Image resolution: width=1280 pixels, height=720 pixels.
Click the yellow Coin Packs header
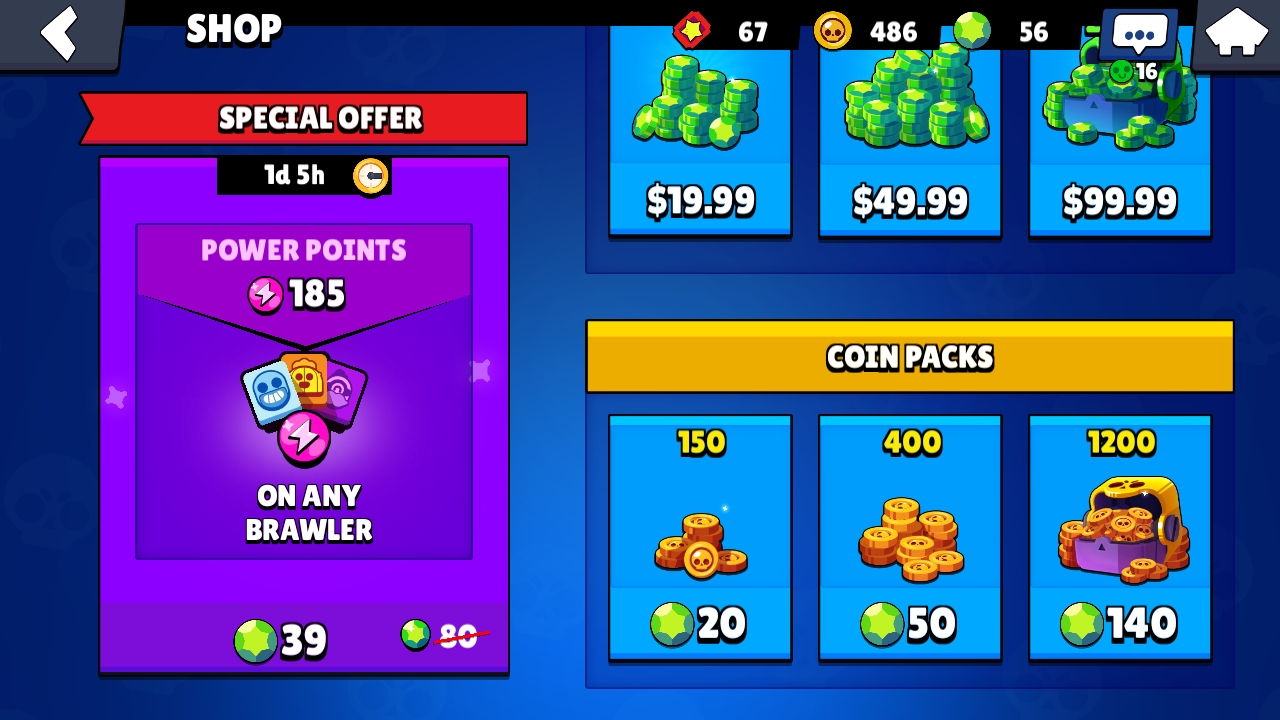[x=909, y=356]
